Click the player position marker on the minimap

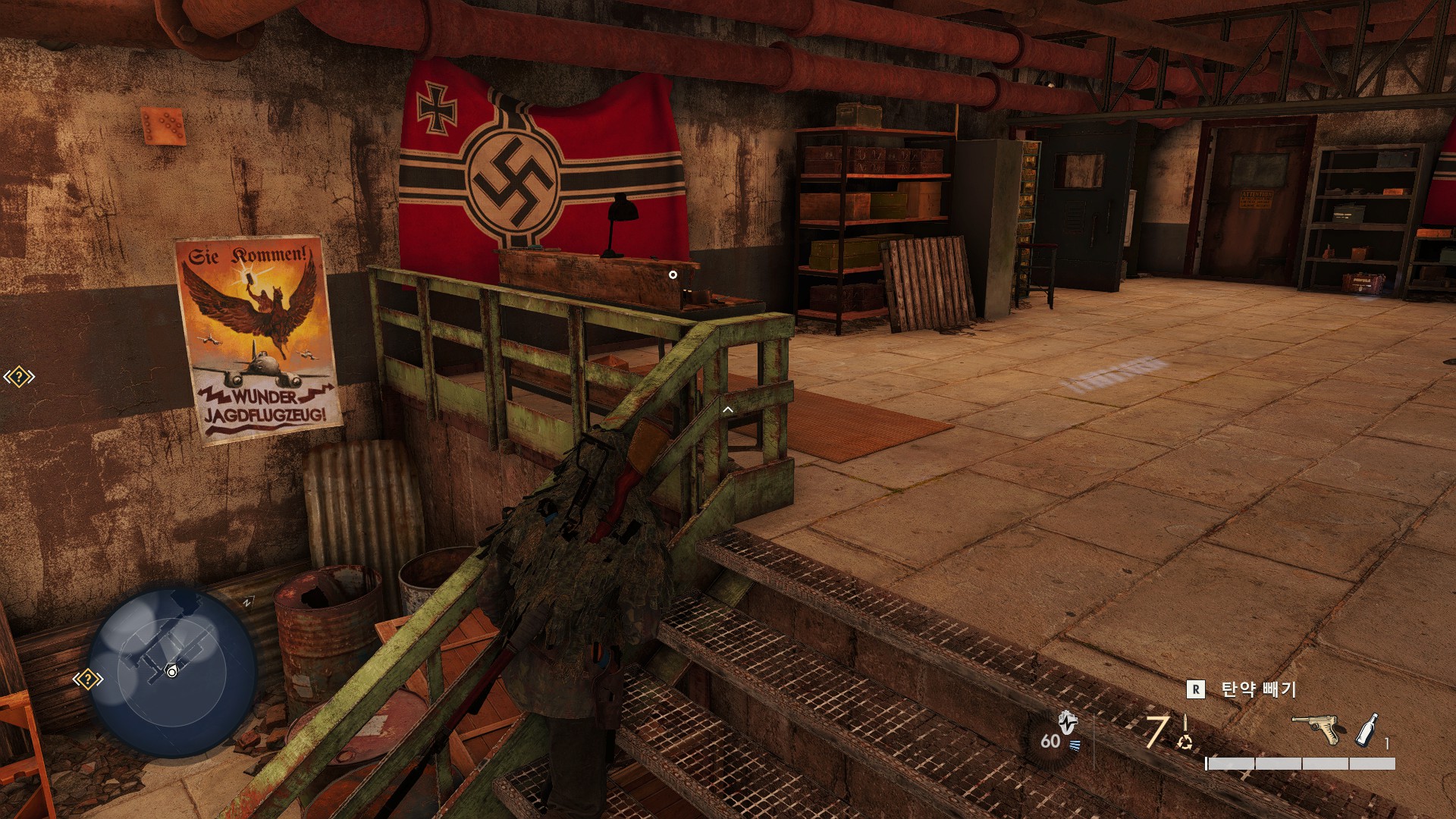[172, 671]
